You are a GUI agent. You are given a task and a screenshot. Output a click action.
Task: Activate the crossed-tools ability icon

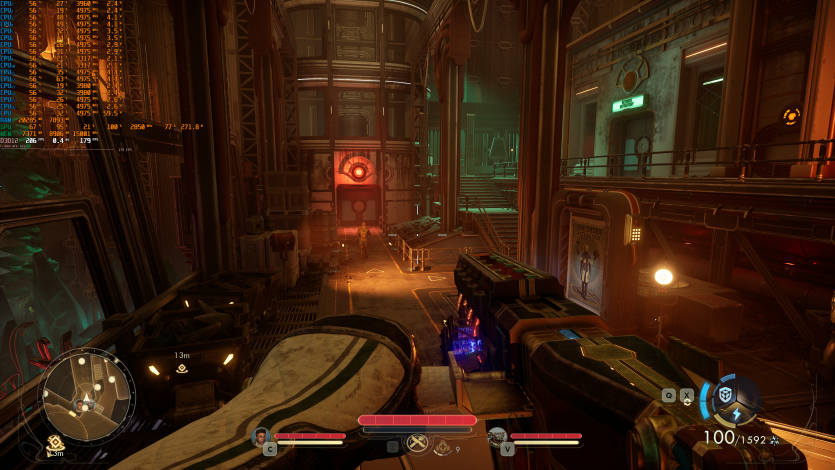[x=417, y=443]
